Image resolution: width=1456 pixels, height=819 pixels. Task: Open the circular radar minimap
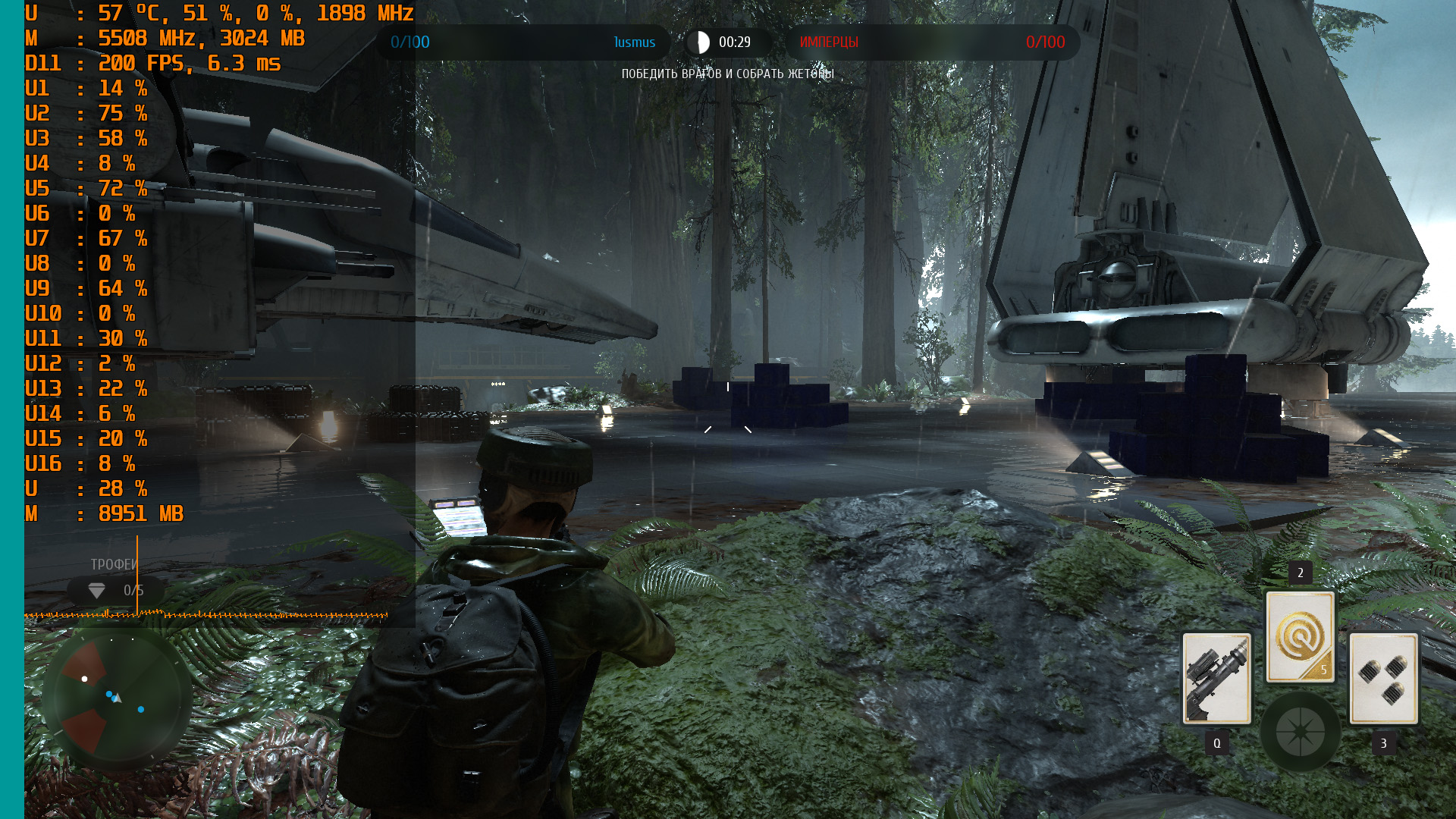pos(115,698)
